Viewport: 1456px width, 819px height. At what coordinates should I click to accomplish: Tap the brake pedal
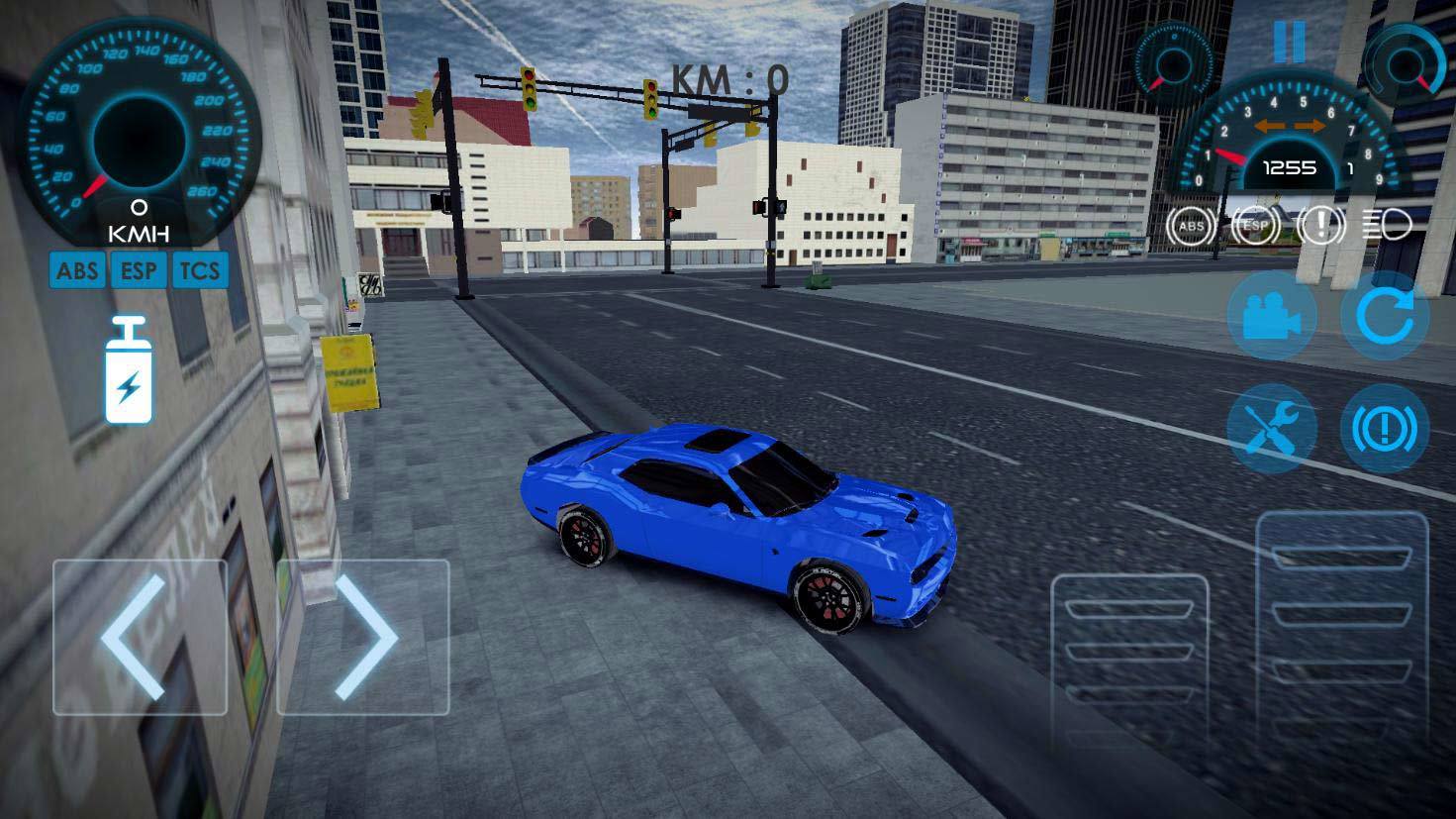[1129, 659]
